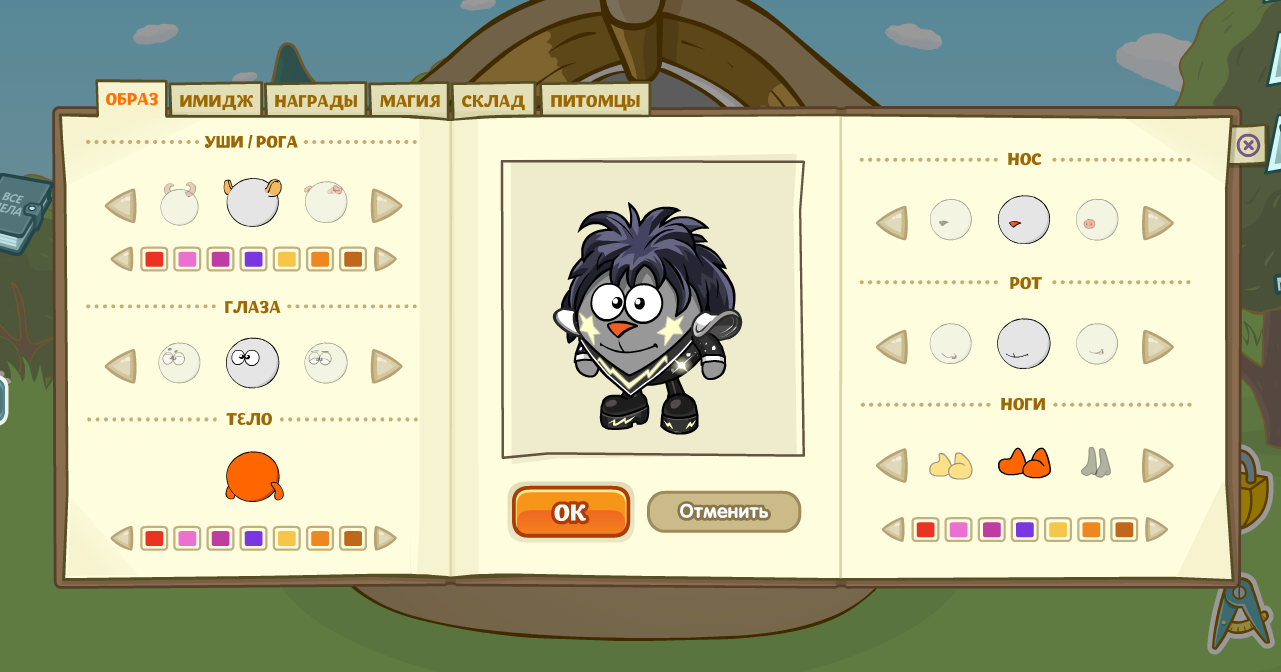This screenshot has height=672, width=1281.
Task: Show the previous mouth option
Action: [892, 347]
